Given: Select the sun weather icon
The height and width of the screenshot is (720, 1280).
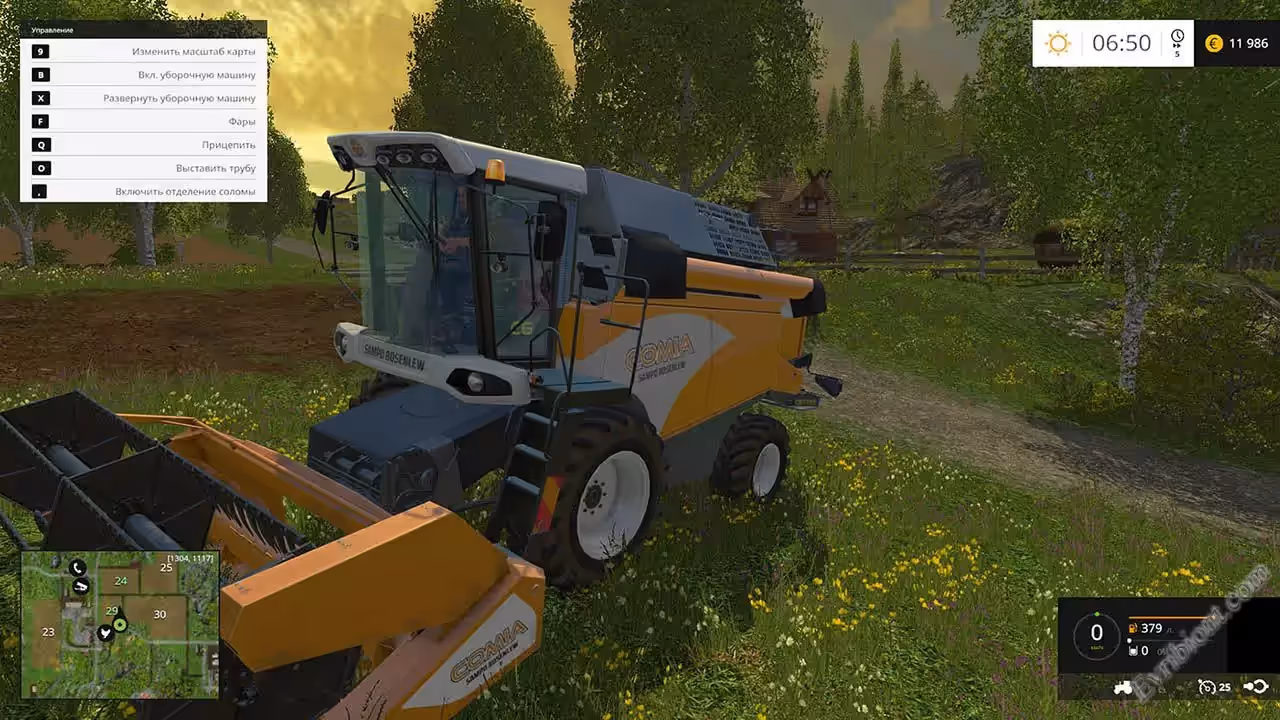Looking at the screenshot, I should 1057,43.
